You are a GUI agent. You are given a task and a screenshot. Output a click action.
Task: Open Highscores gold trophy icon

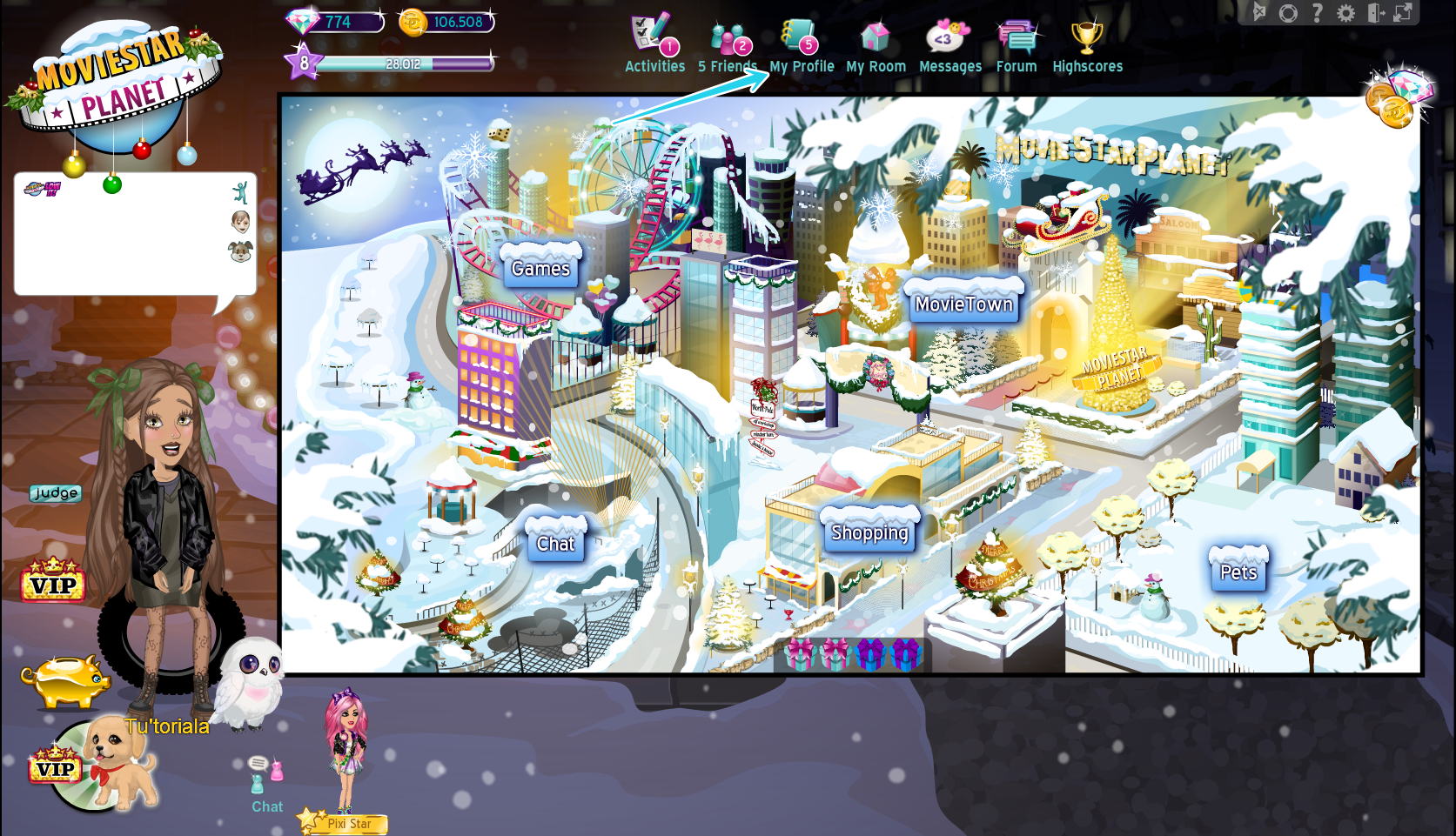click(x=1086, y=37)
